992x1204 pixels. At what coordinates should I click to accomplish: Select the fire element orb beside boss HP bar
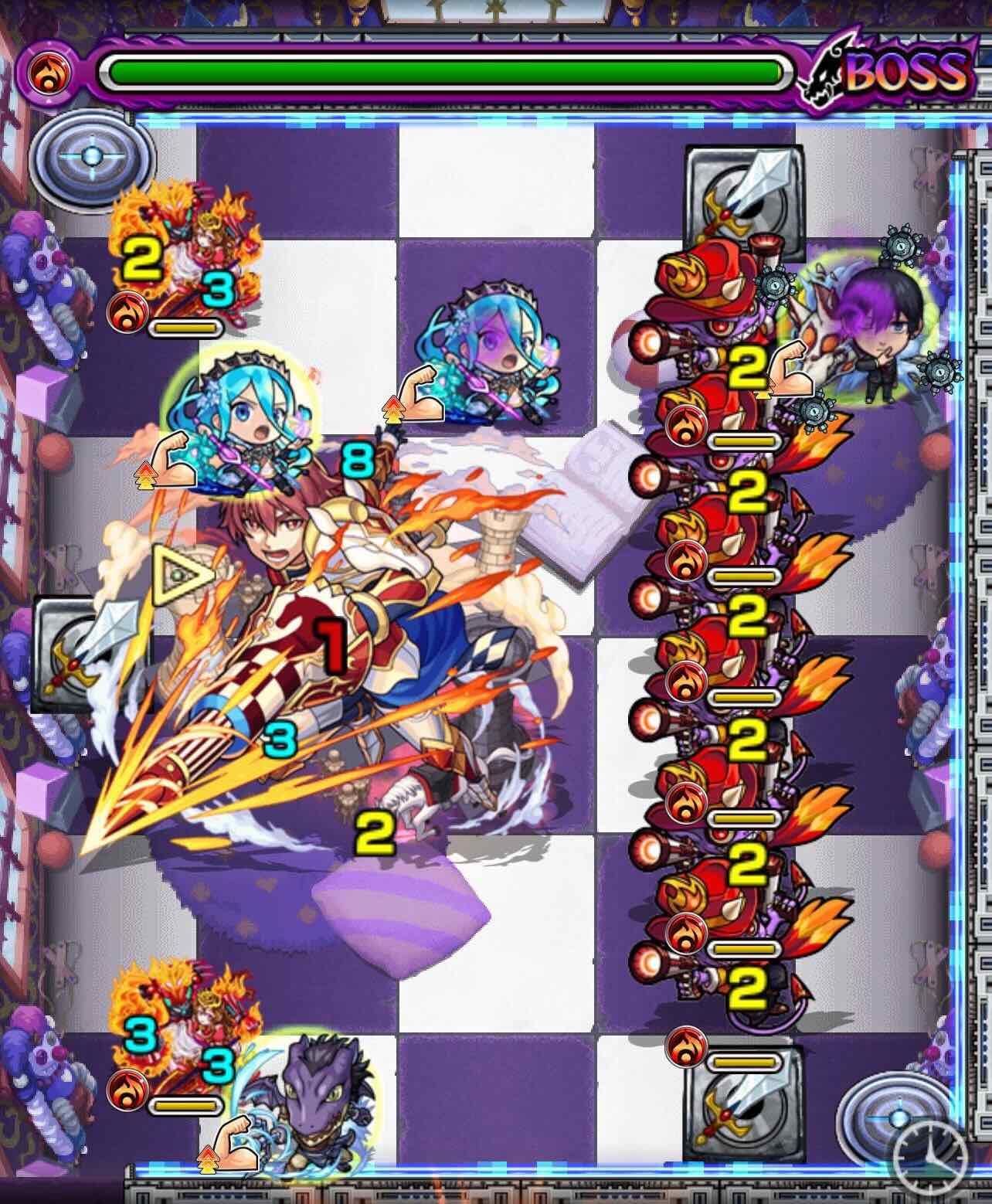(x=48, y=73)
